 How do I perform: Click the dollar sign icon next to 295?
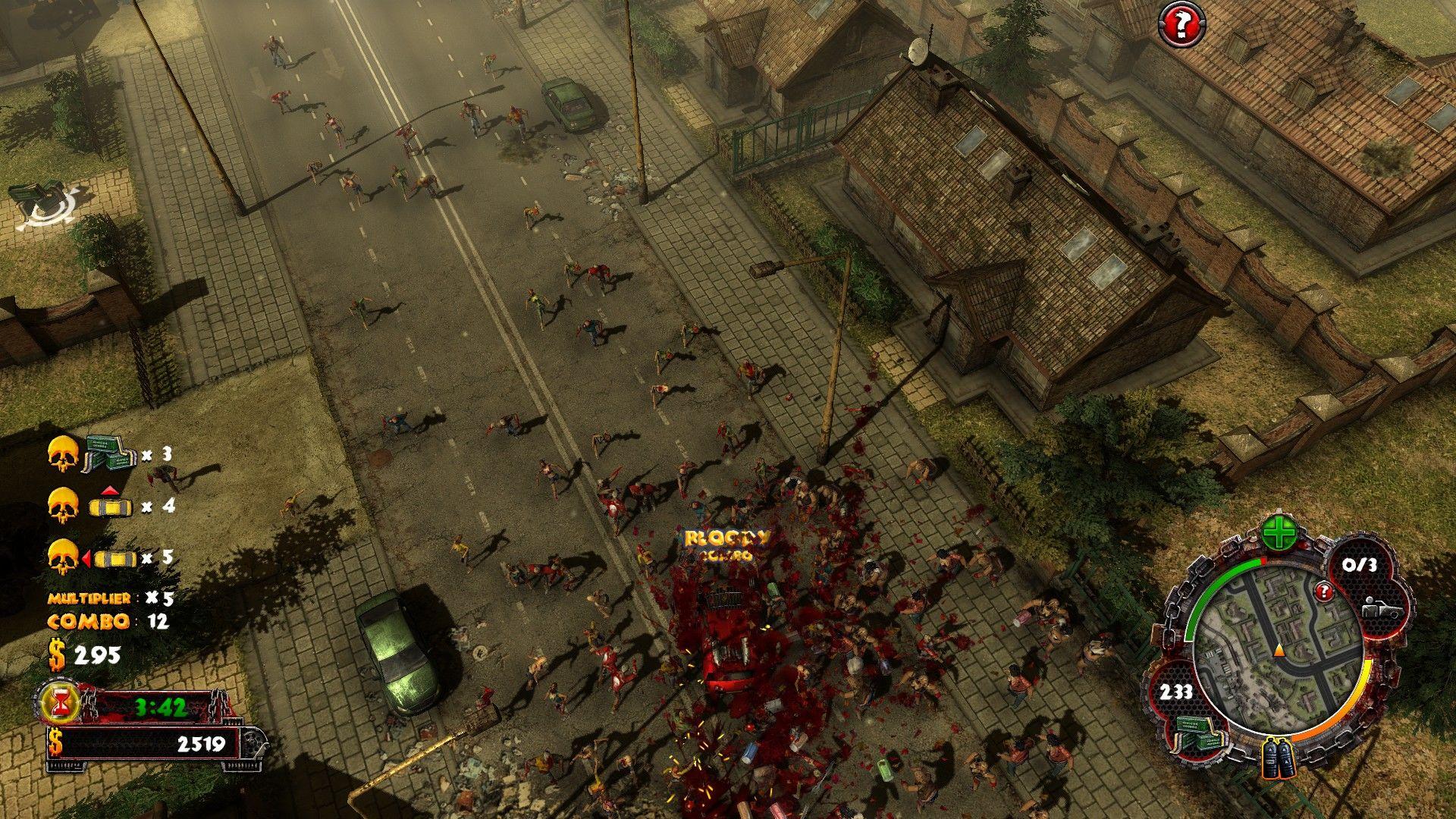click(x=58, y=654)
